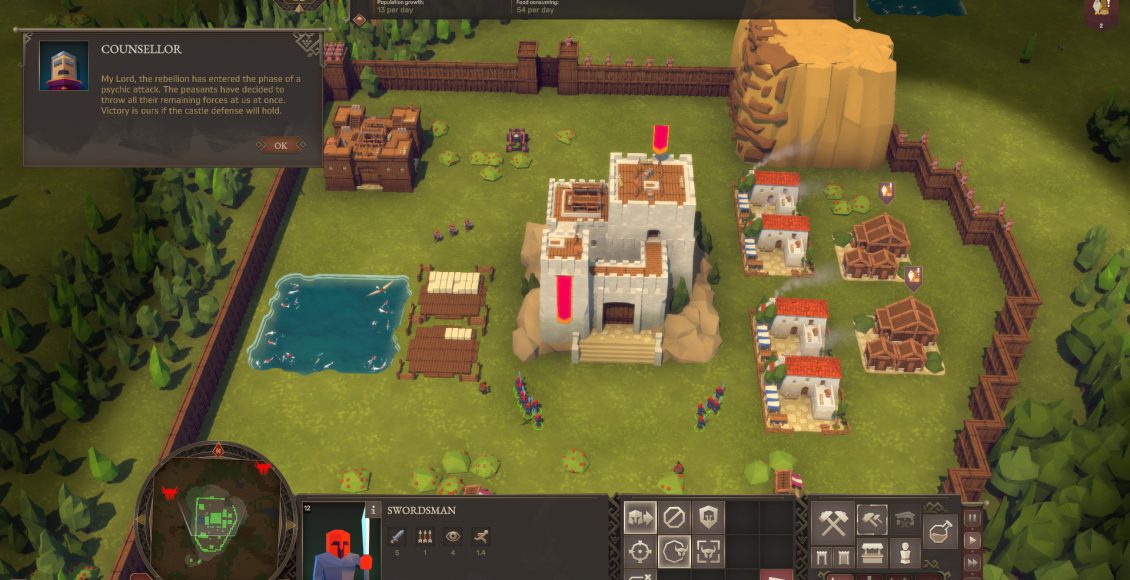Open the person statue category

pyautogui.click(x=905, y=553)
